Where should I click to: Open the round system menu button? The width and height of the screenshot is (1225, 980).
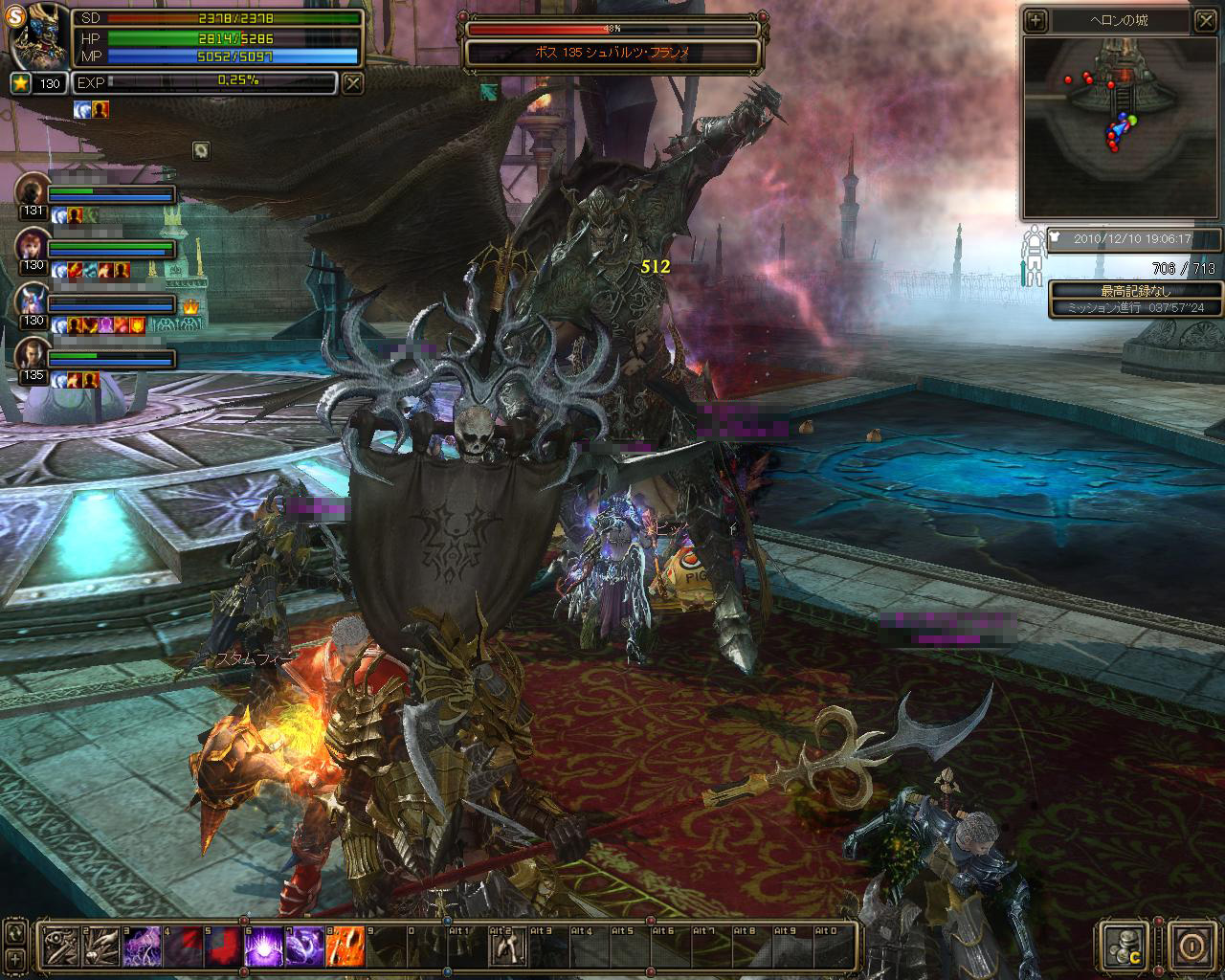point(1191,947)
